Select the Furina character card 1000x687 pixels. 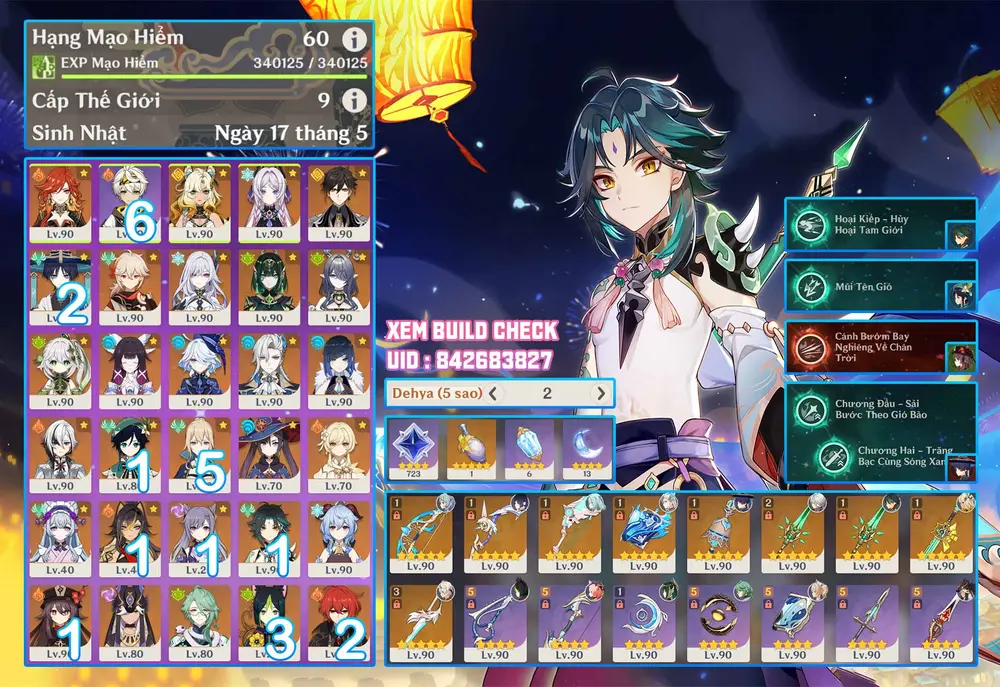pos(199,371)
